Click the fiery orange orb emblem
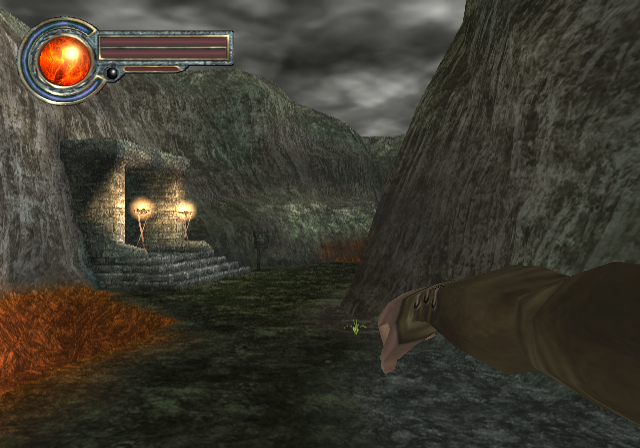Viewport: 640px width, 448px height. [63, 61]
